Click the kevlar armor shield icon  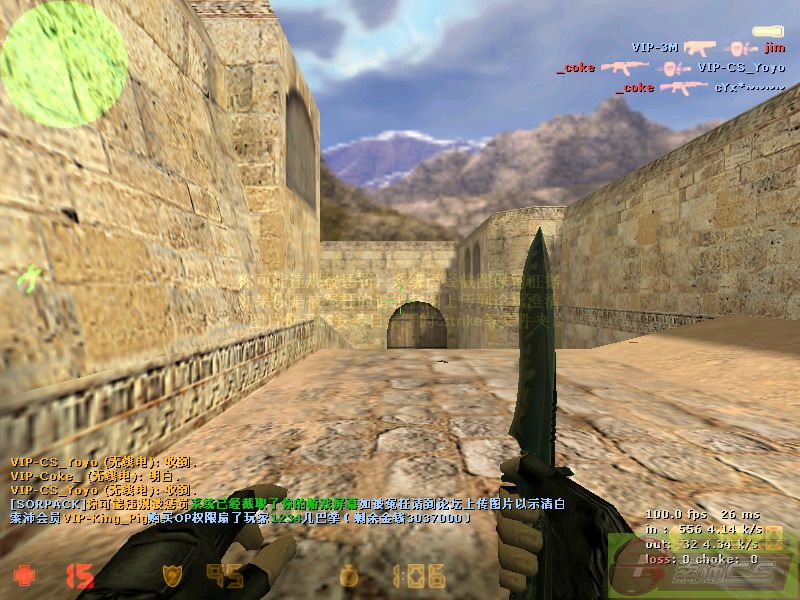pos(172,575)
